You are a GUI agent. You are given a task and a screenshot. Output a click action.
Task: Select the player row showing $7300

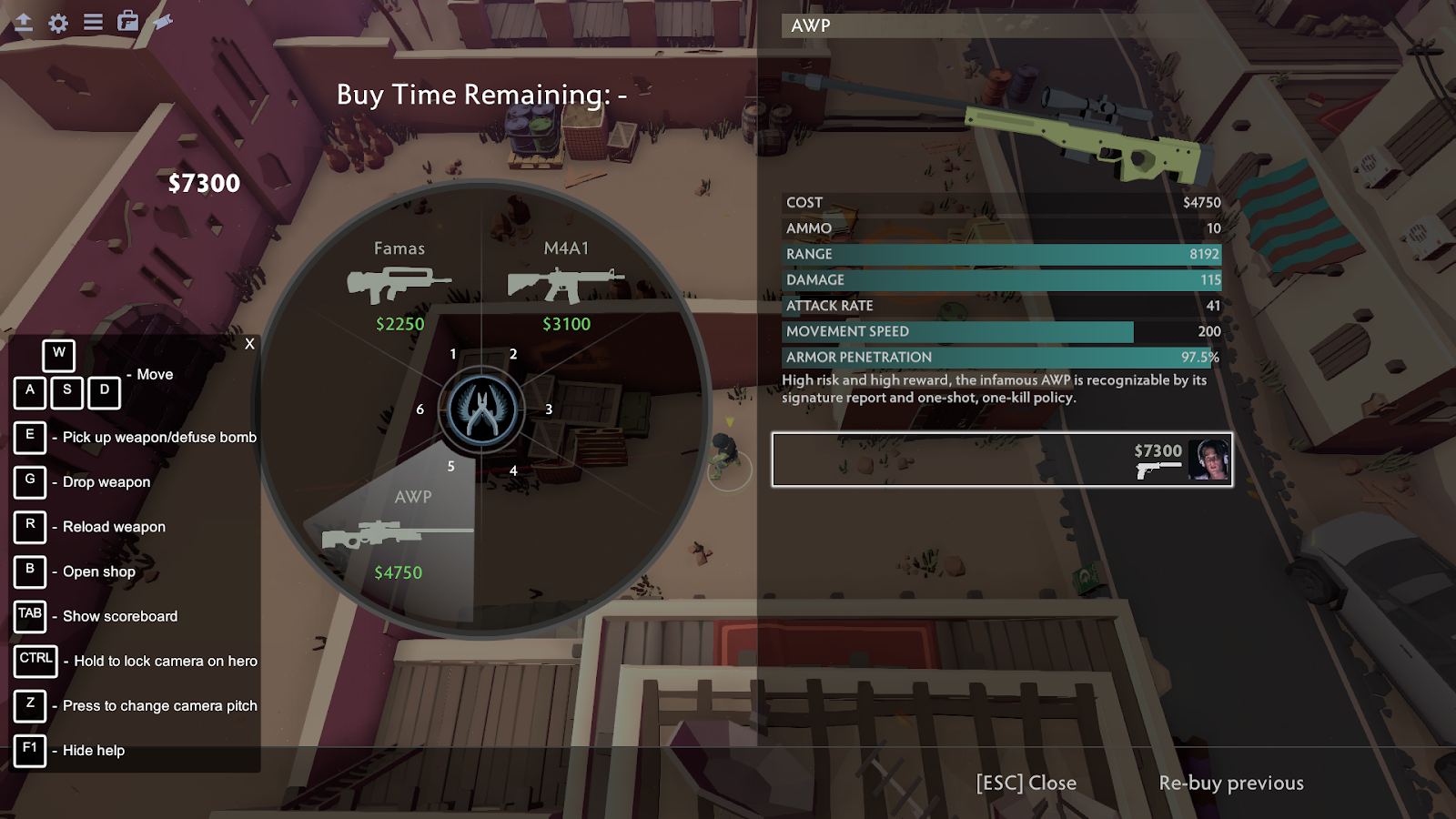point(1002,460)
